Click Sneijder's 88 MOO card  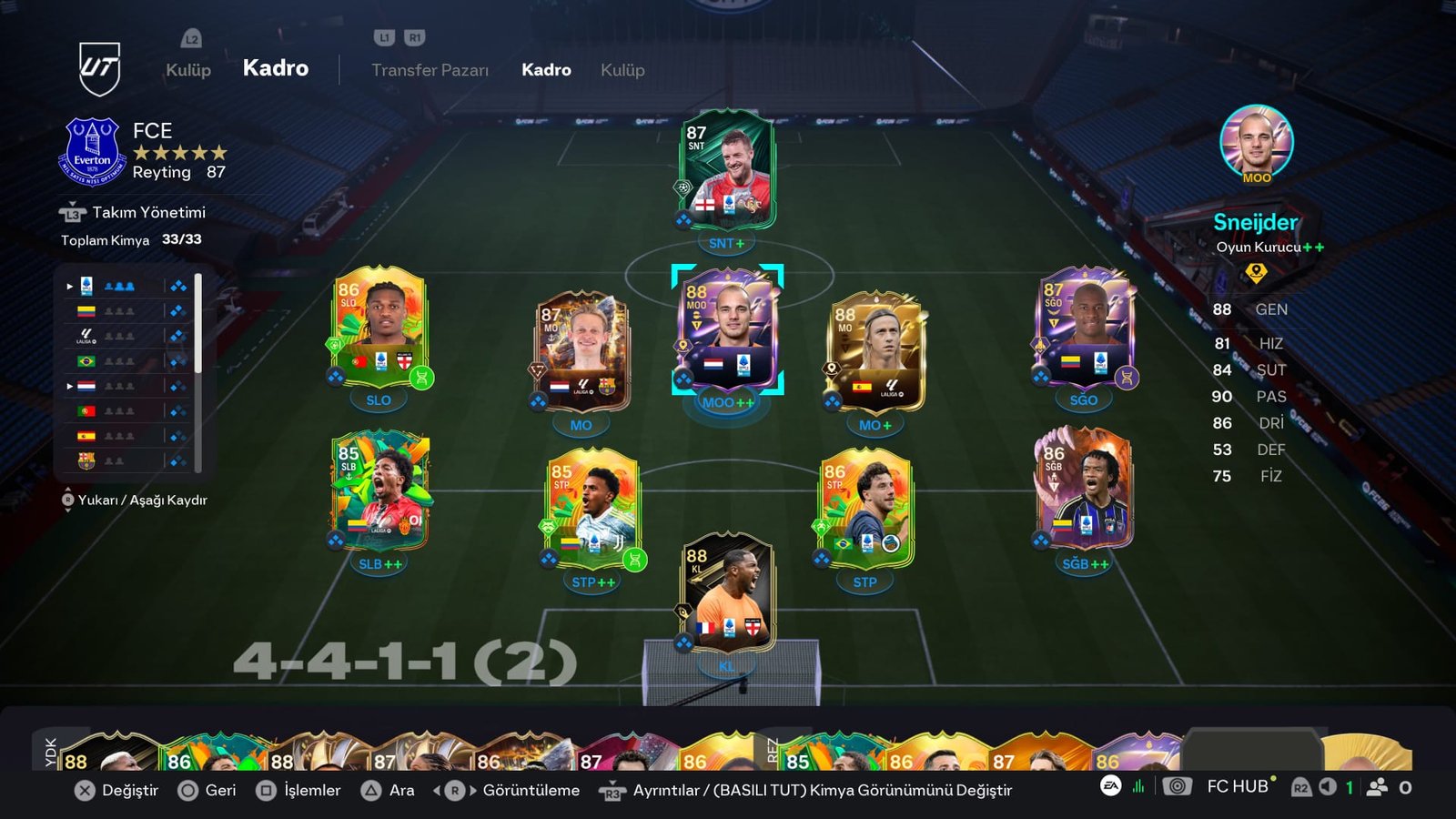tap(727, 329)
